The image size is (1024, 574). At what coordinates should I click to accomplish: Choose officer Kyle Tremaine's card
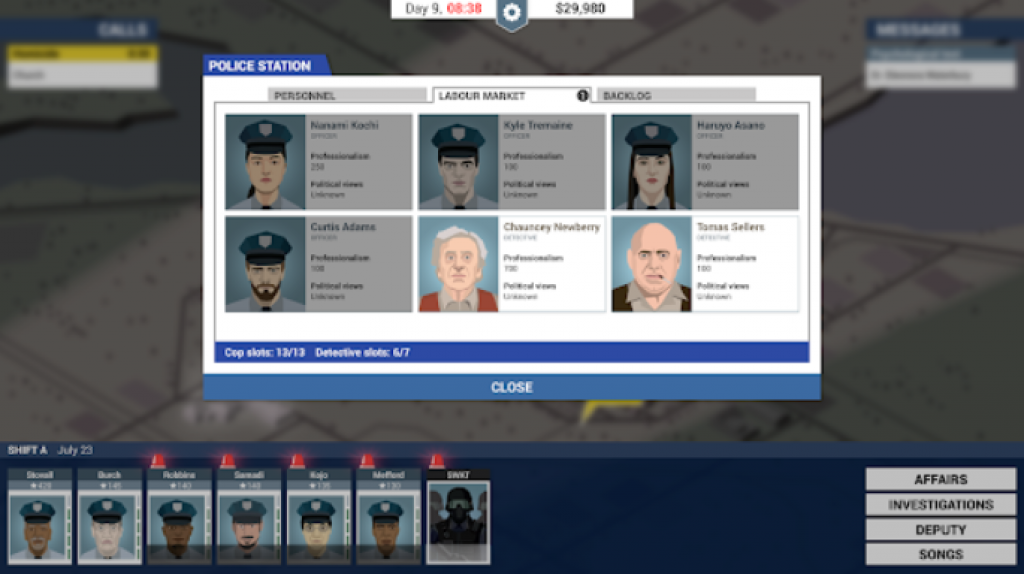pos(511,162)
